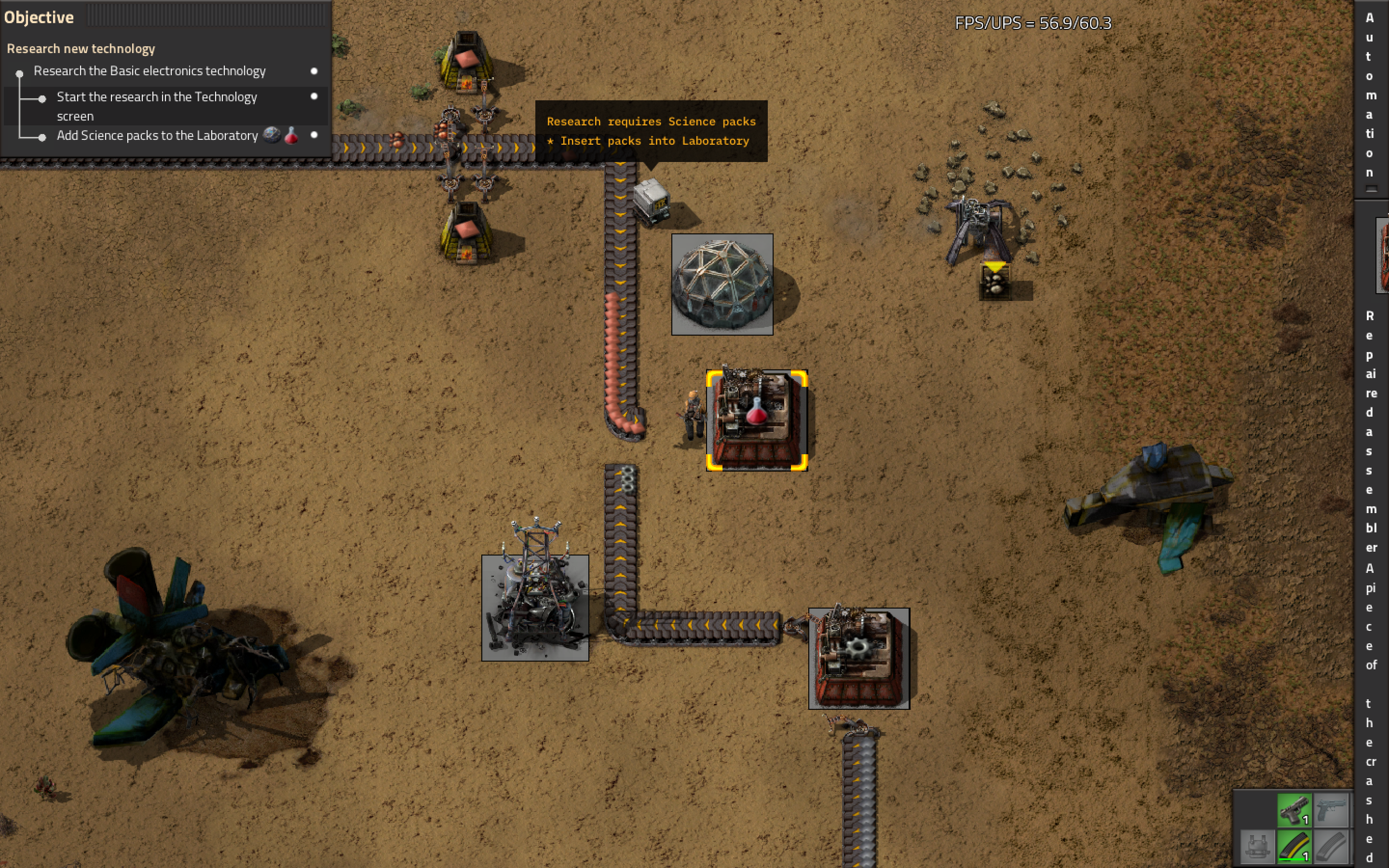
Task: Click the repaired assembler thumbnail in side panel
Action: pos(1383,256)
